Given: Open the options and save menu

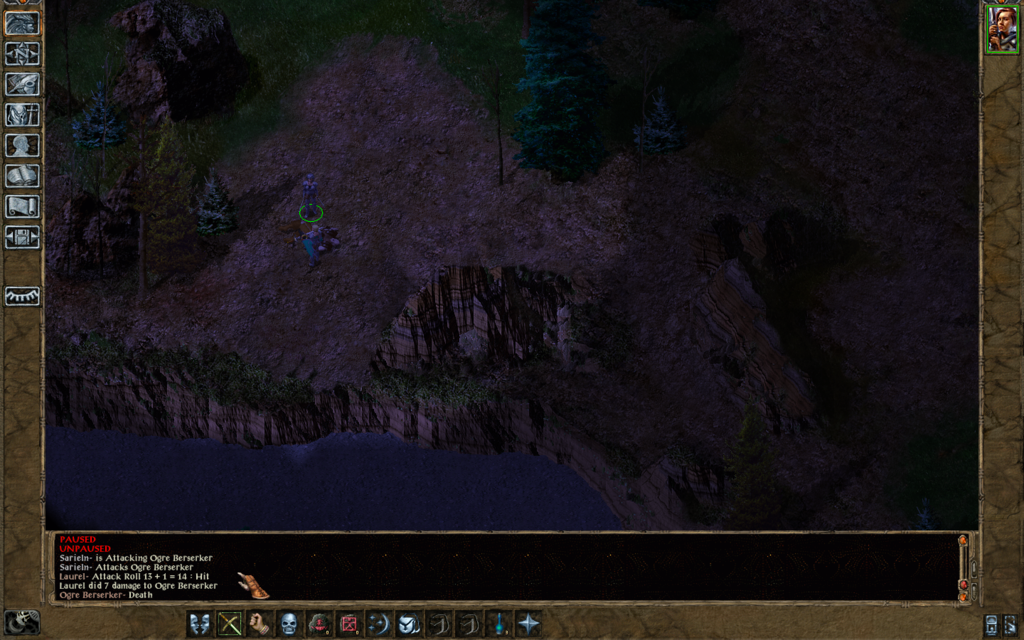Looking at the screenshot, I should (x=21, y=237).
